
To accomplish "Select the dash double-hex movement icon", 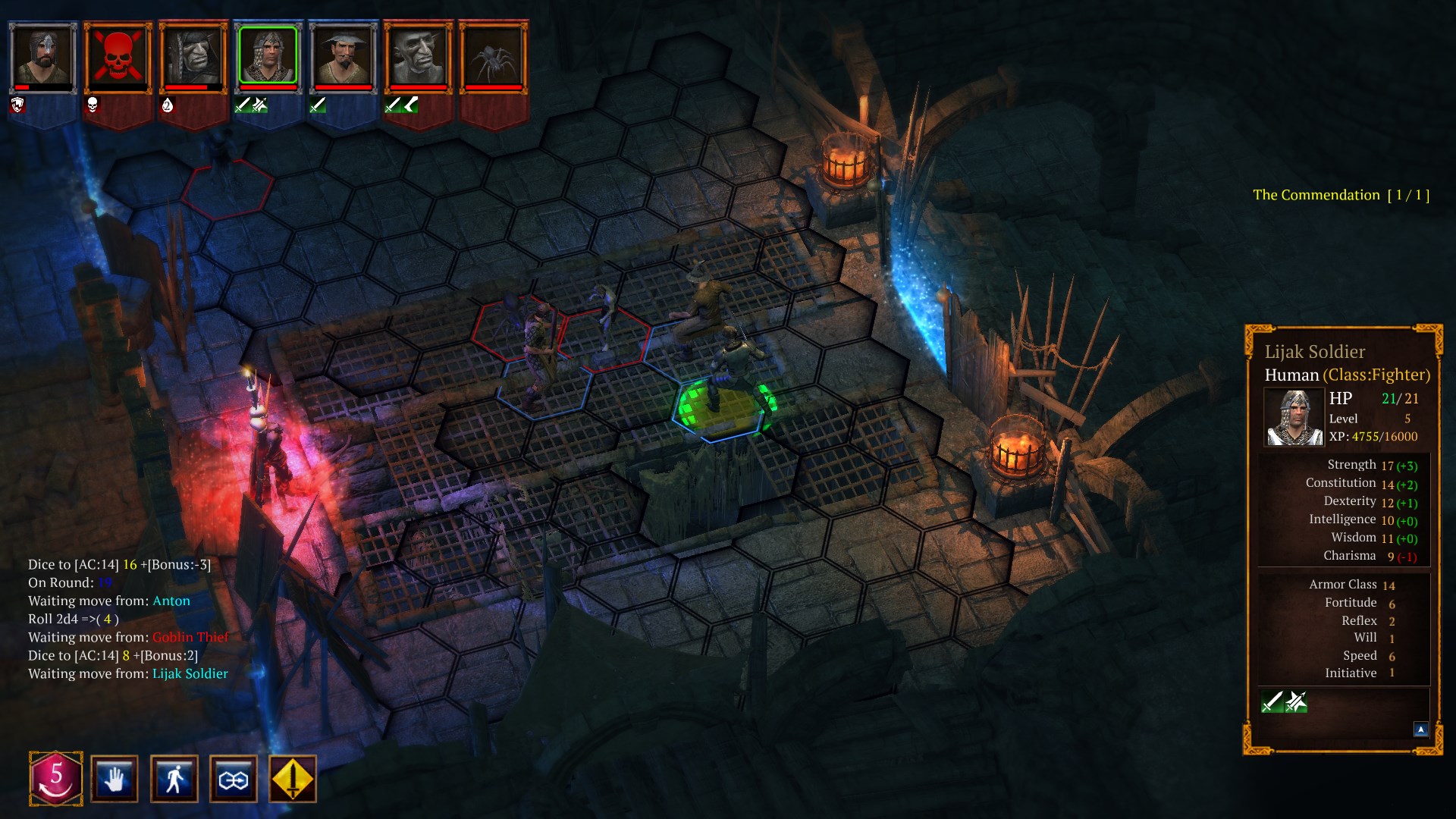I will (234, 779).
